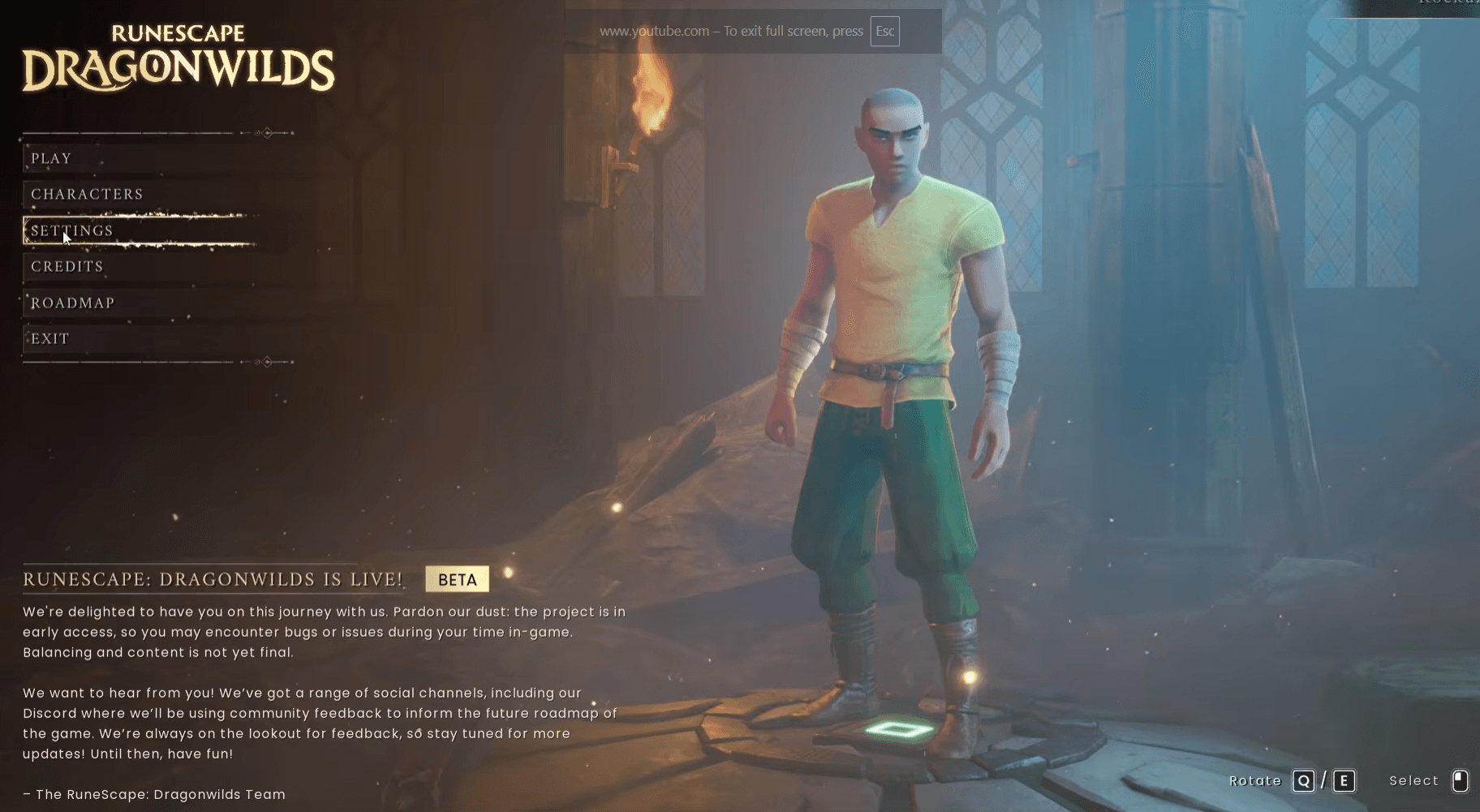Click the right mouse button Select icon
The image size is (1480, 812).
(1461, 780)
